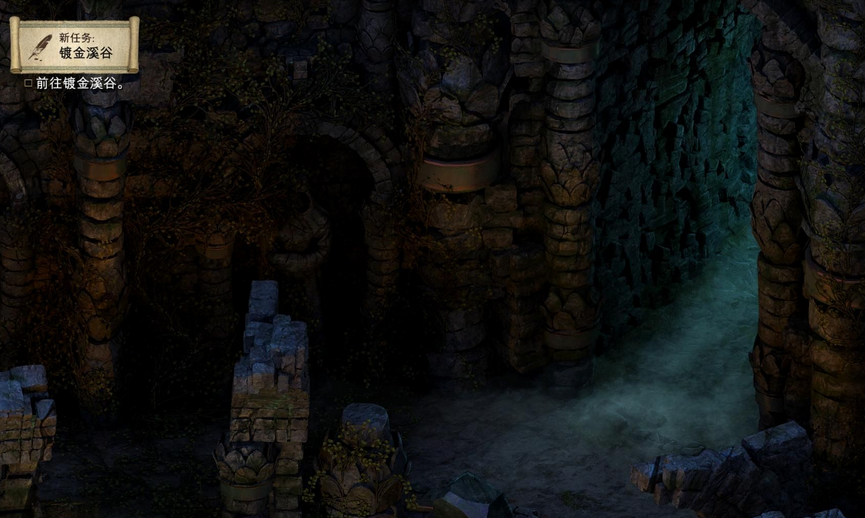Select the objective 前往镀金溪谷
The width and height of the screenshot is (865, 518).
pos(79,83)
